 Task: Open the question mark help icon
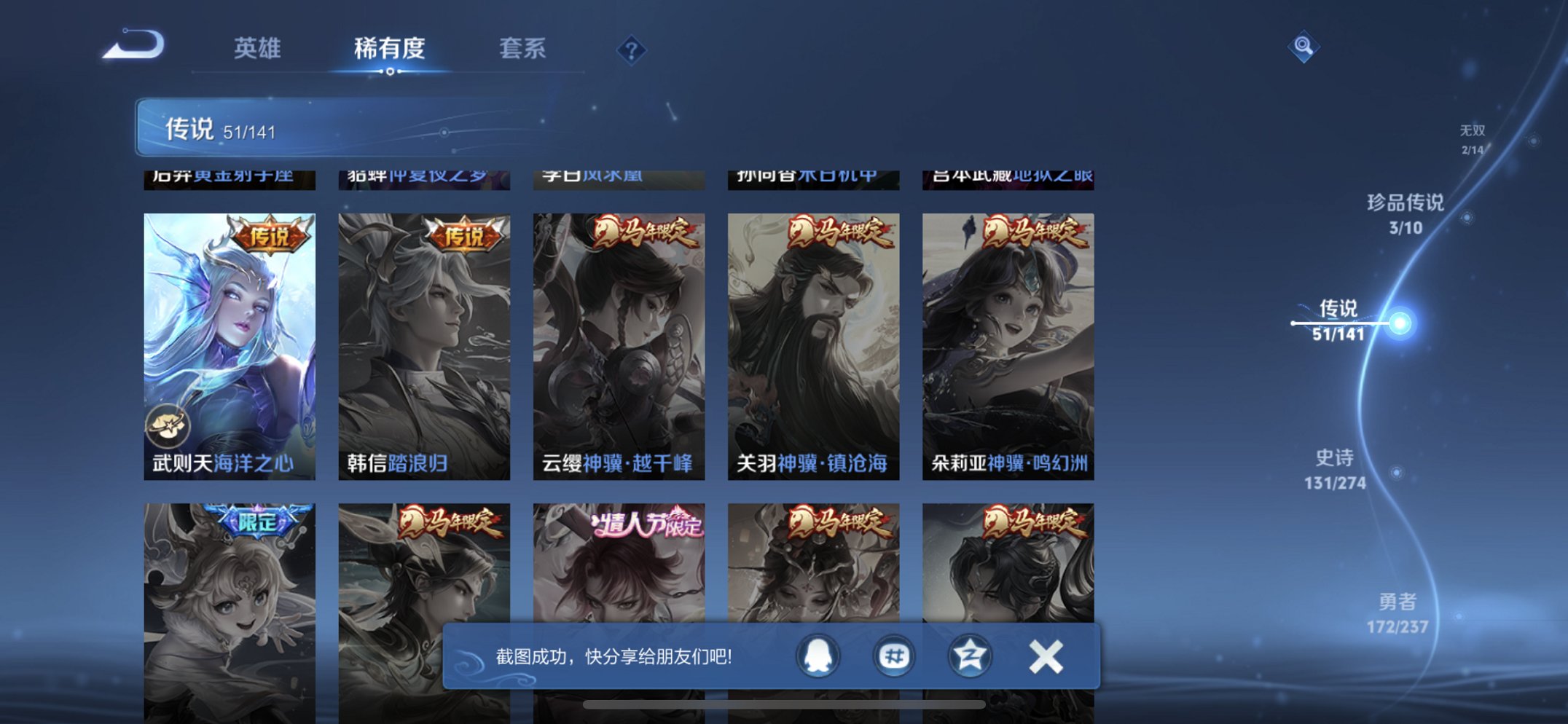pos(631,50)
